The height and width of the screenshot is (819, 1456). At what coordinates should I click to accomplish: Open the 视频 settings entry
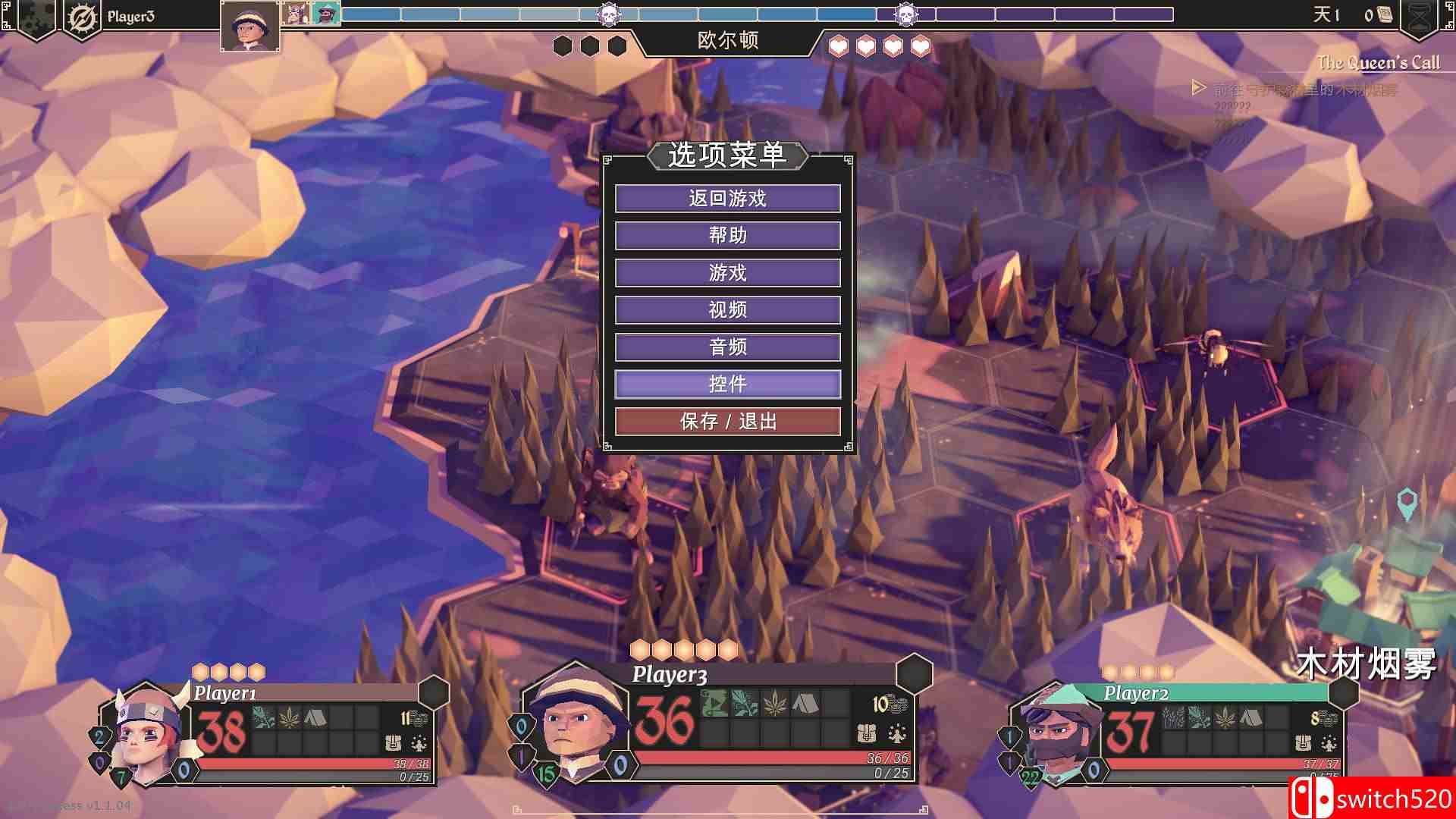(728, 309)
